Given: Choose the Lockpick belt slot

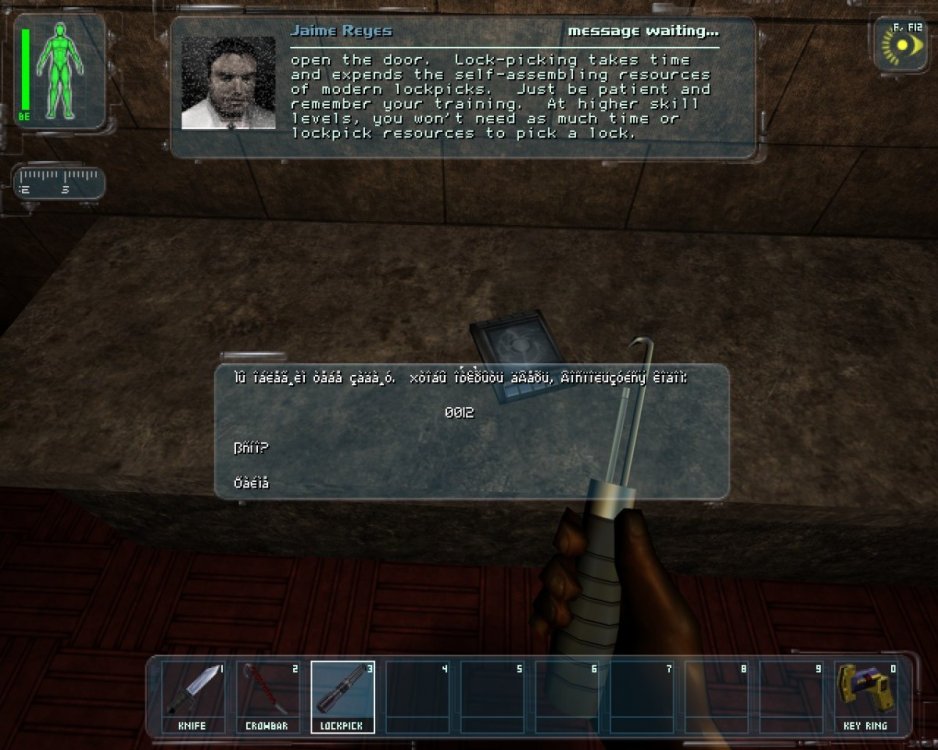Looking at the screenshot, I should (x=346, y=697).
